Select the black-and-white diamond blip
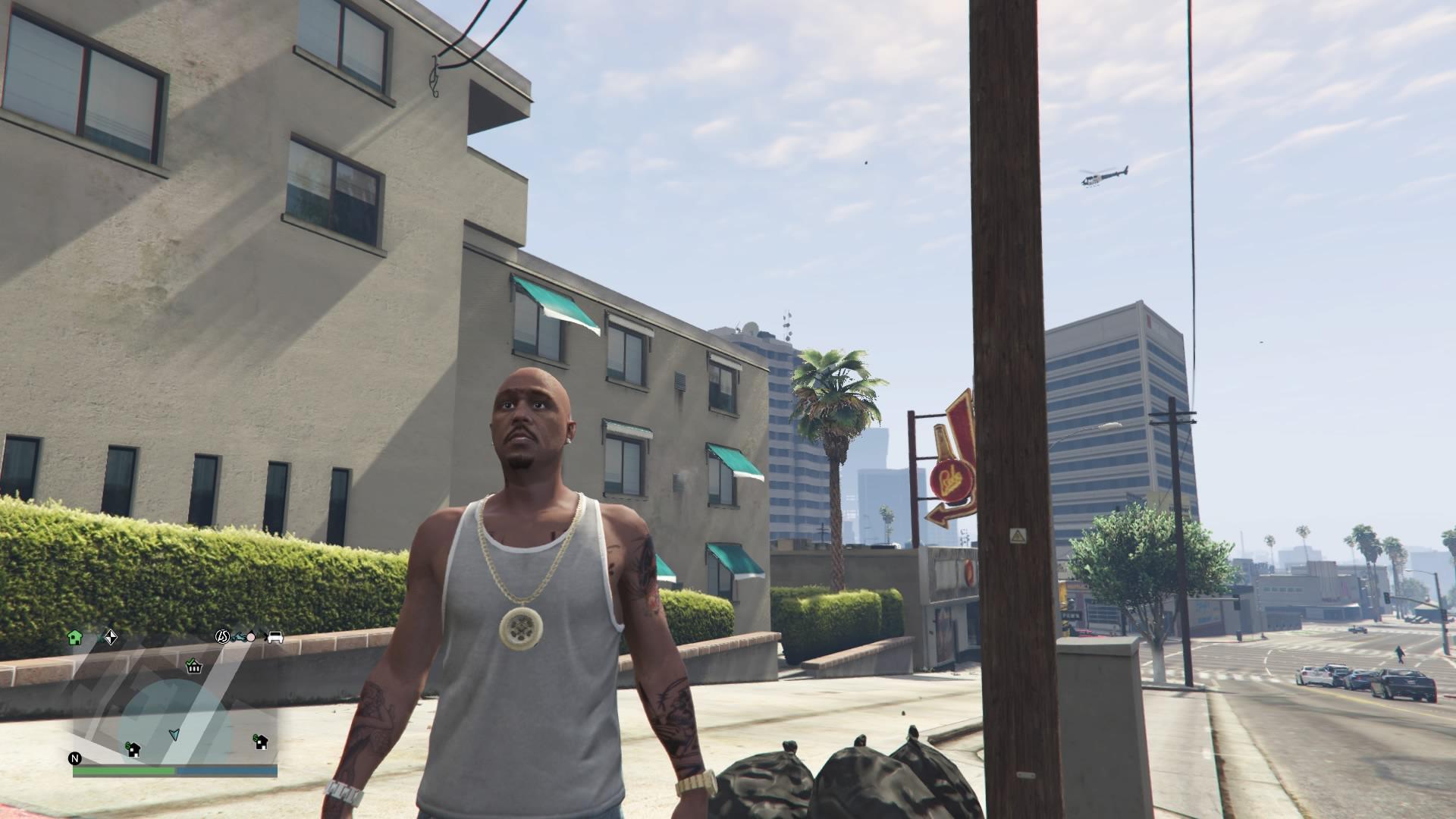This screenshot has width=1456, height=819. click(110, 637)
